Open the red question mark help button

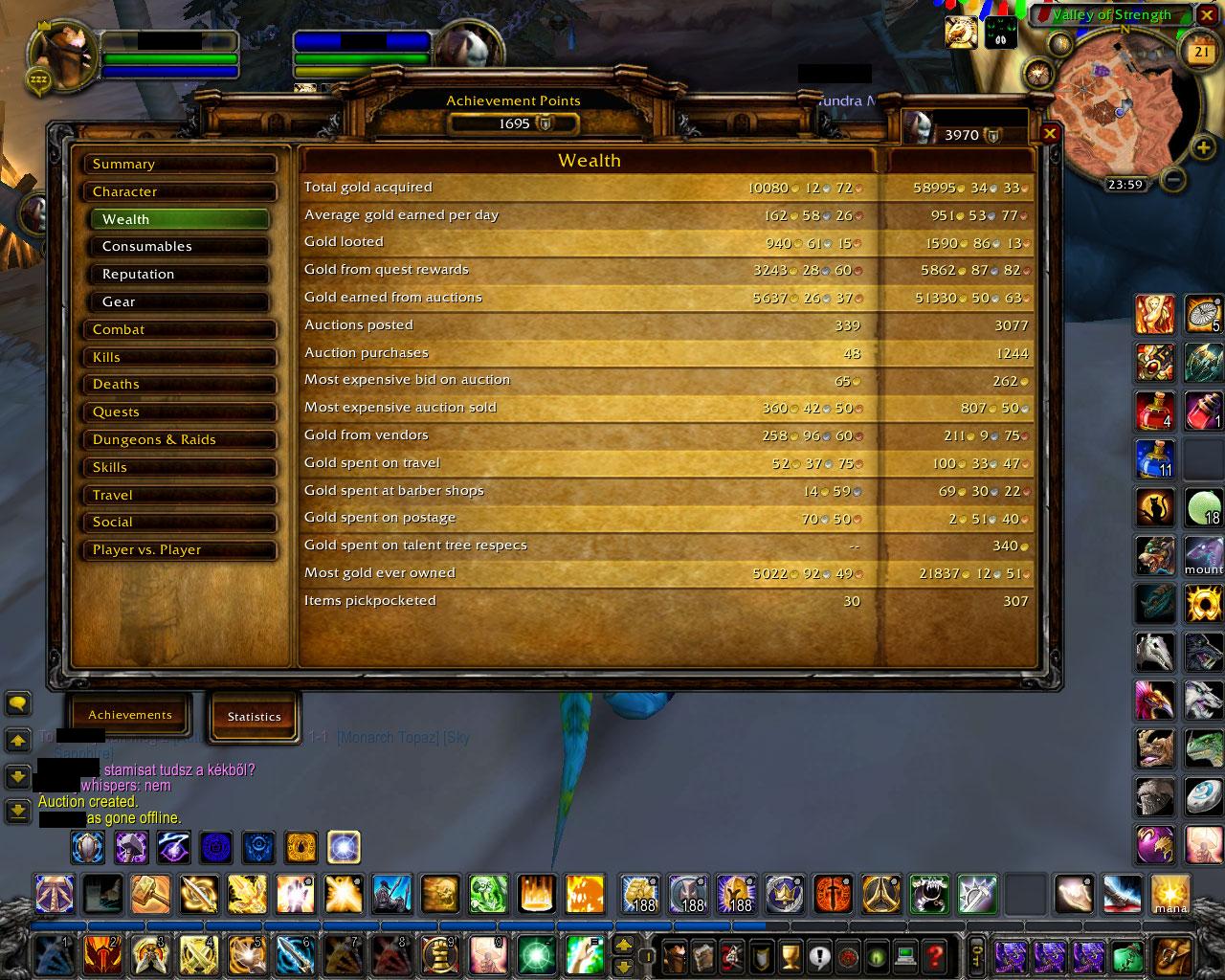tap(935, 955)
